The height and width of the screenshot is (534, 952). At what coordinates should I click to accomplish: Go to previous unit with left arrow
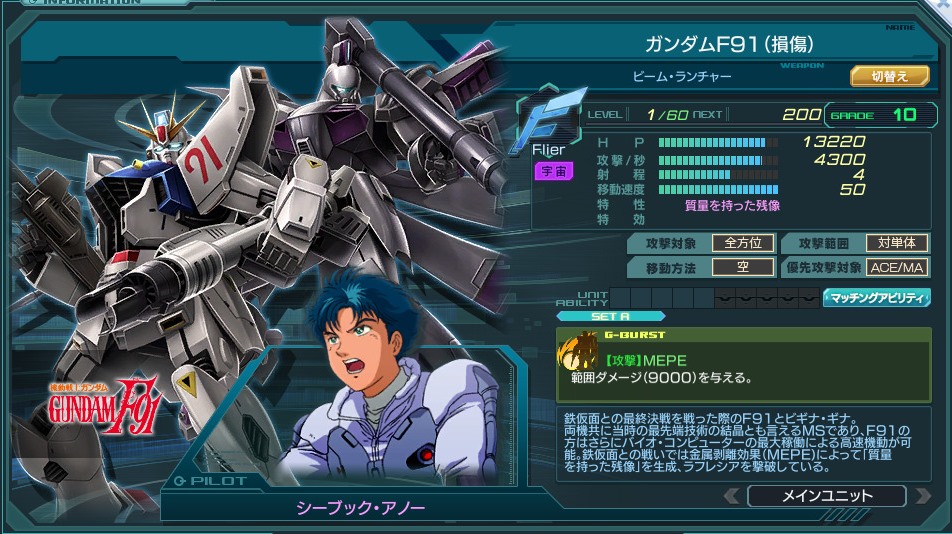click(x=732, y=496)
